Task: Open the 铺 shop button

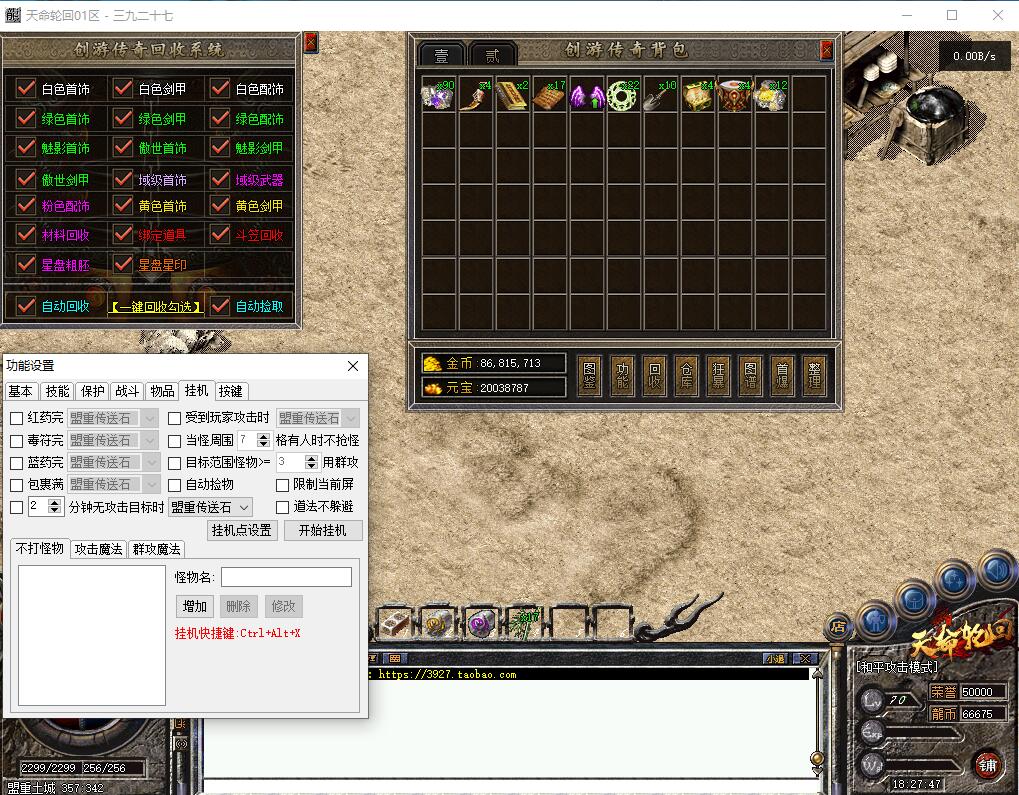Action: tap(988, 765)
